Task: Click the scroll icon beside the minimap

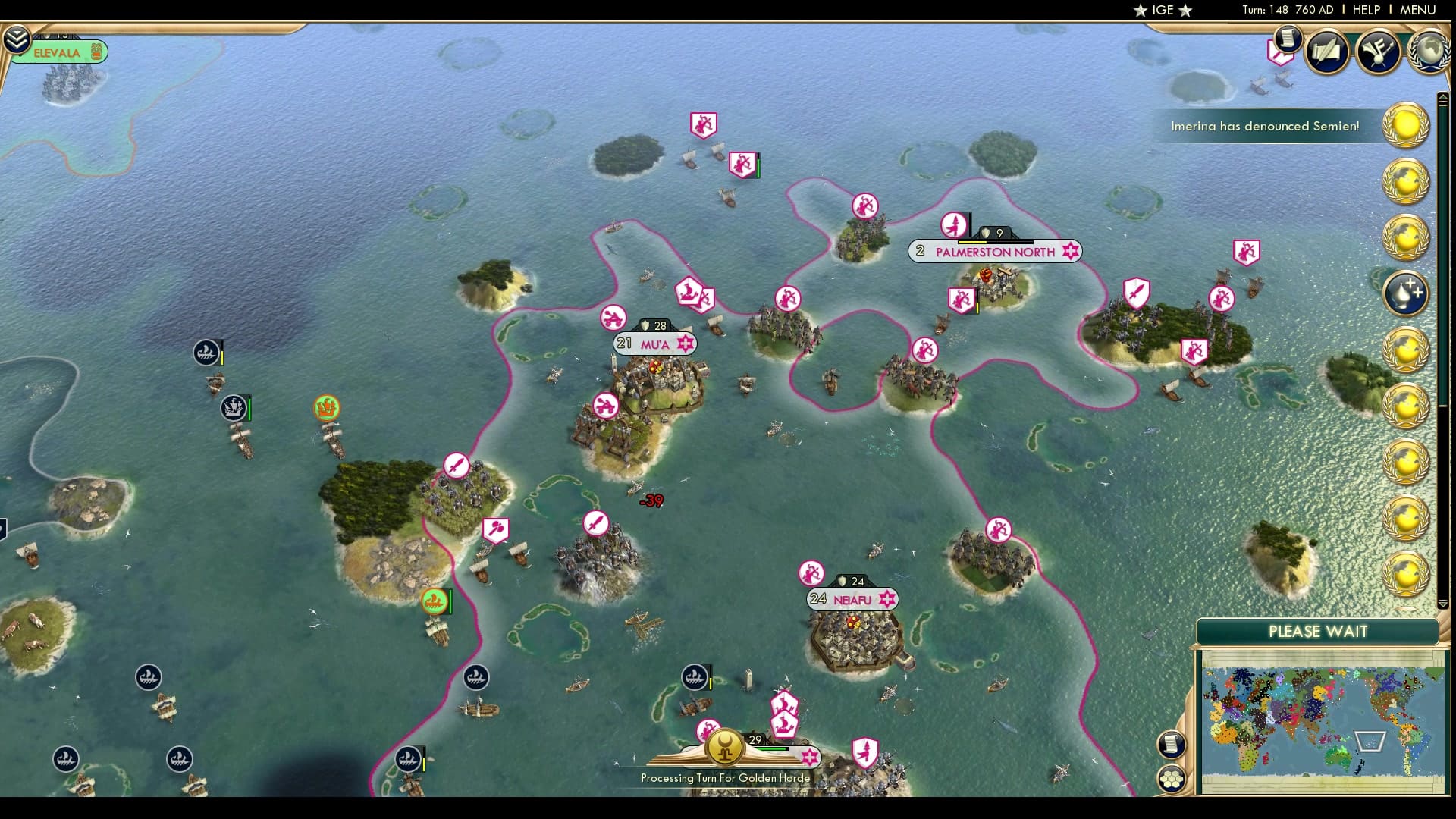Action: (x=1172, y=745)
